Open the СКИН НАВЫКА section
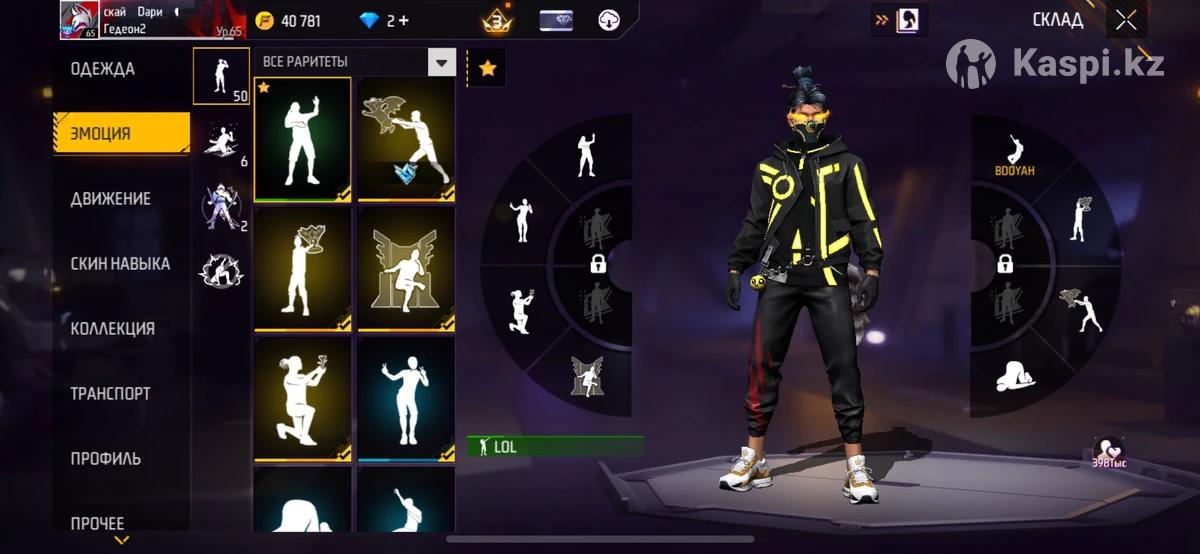The width and height of the screenshot is (1200, 554). click(119, 264)
